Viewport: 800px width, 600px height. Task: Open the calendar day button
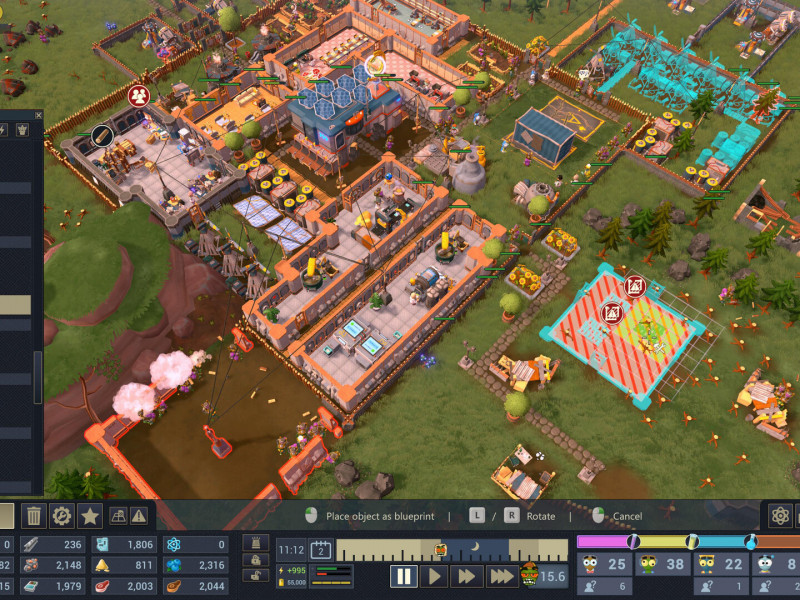coord(322,549)
